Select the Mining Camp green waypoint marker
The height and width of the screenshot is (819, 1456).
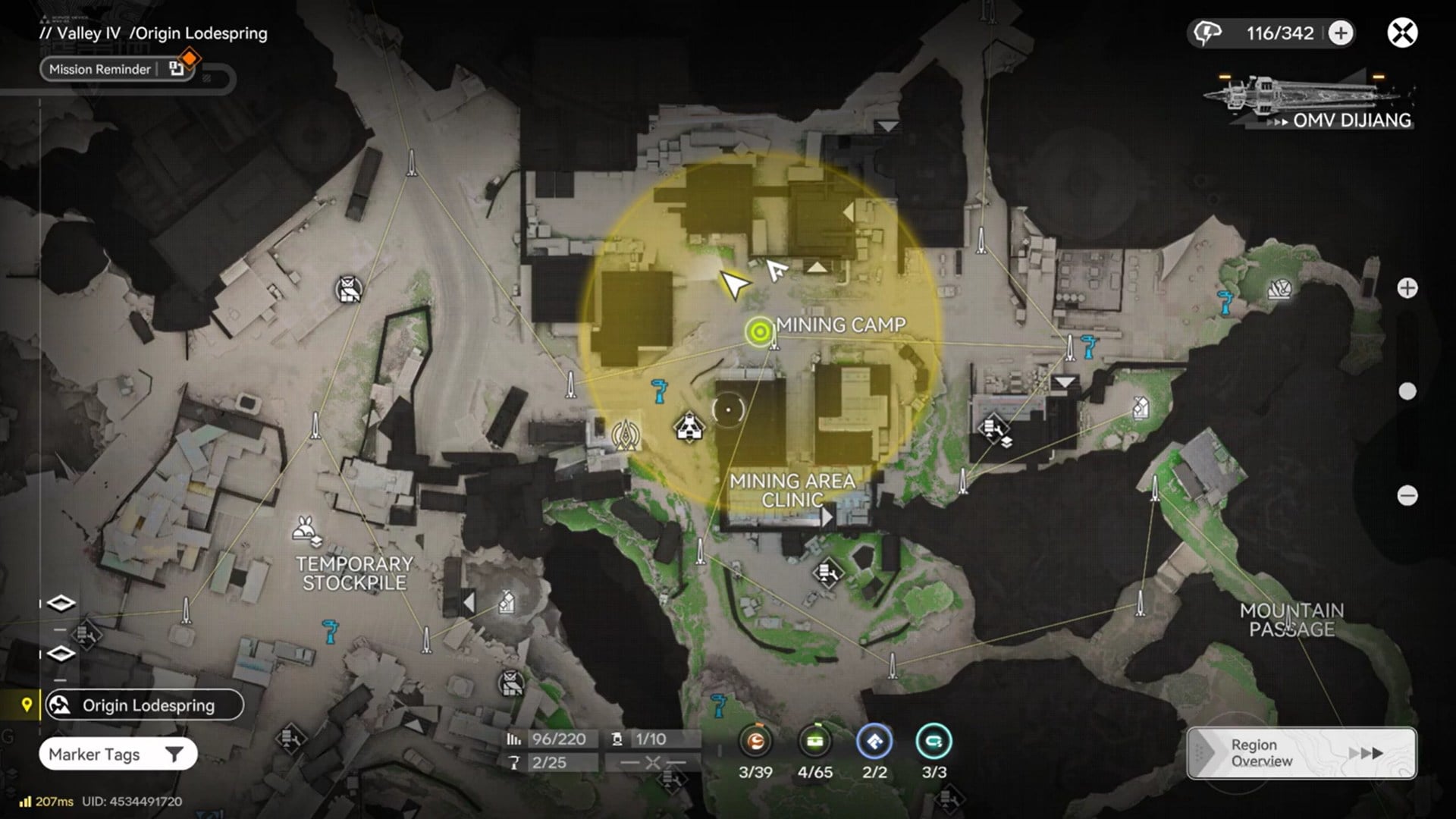[x=759, y=331]
